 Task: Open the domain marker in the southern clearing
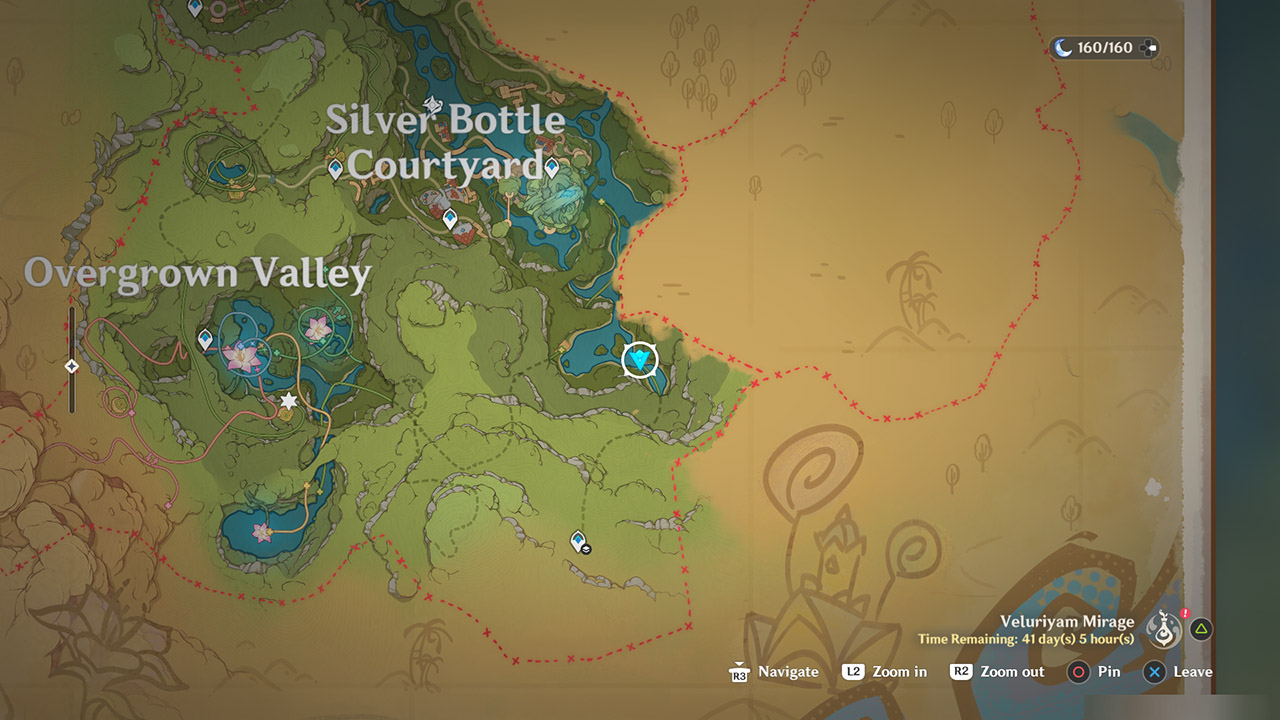click(x=576, y=538)
